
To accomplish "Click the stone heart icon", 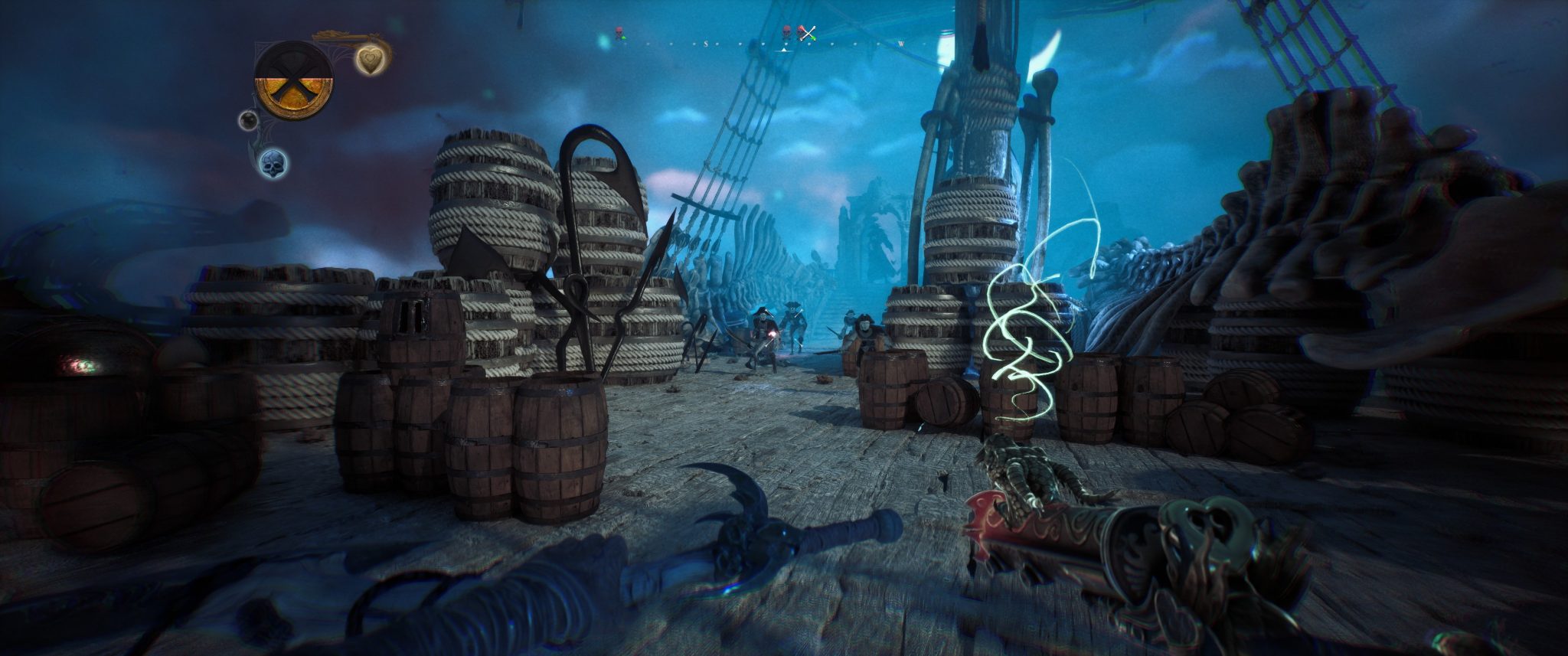I will [371, 60].
